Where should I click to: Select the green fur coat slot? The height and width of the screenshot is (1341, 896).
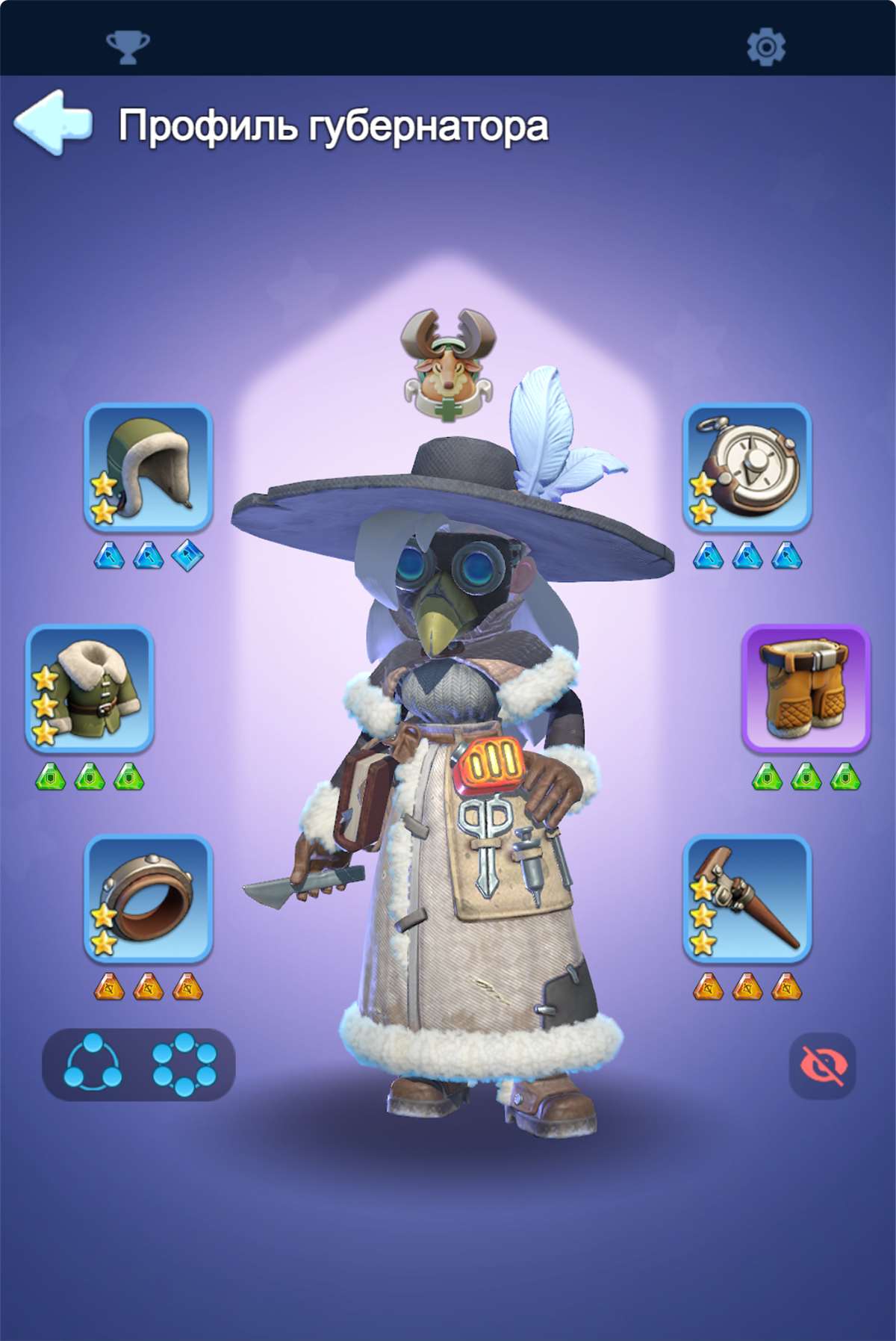click(90, 688)
